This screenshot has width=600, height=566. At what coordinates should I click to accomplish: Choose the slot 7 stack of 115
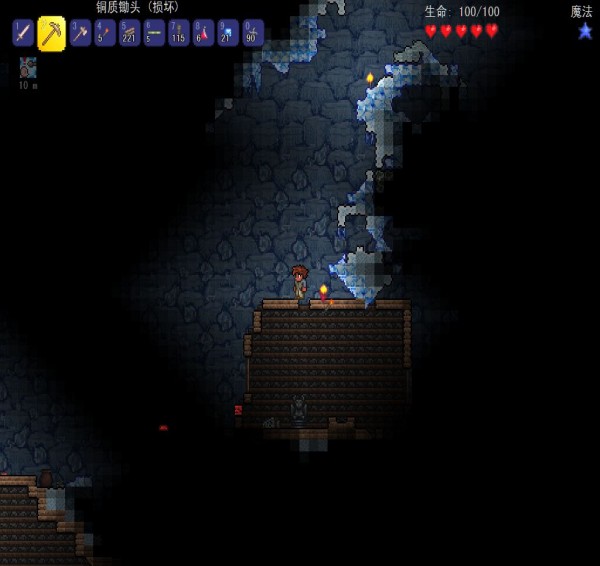point(179,33)
